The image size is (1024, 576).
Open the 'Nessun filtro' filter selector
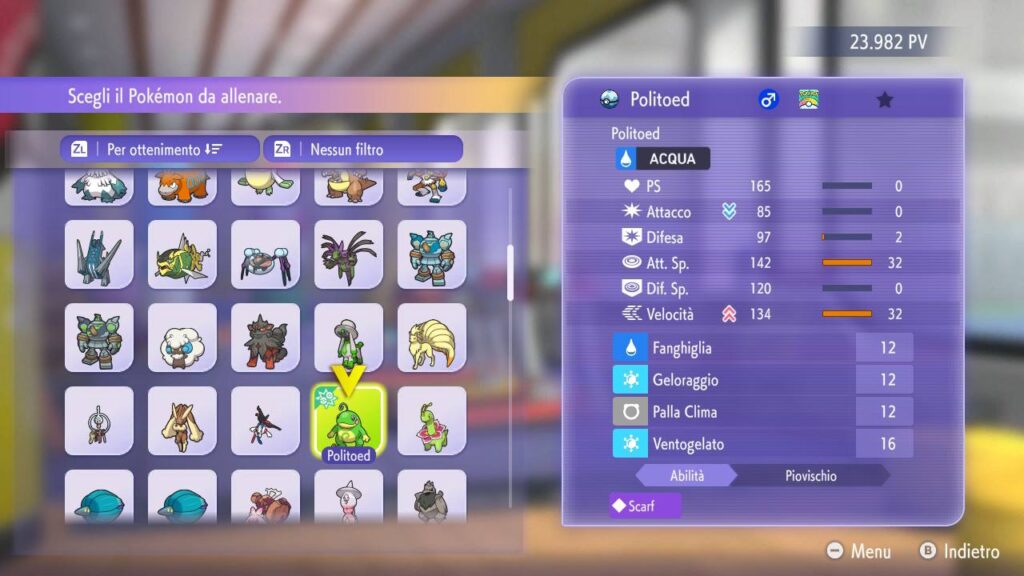pyautogui.click(x=363, y=149)
